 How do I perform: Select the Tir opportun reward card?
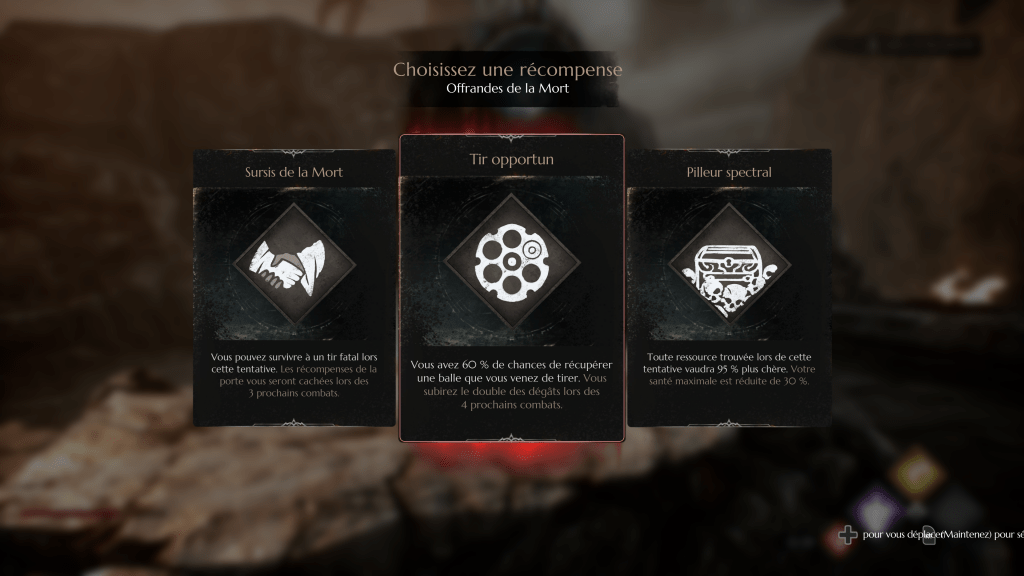[512, 288]
